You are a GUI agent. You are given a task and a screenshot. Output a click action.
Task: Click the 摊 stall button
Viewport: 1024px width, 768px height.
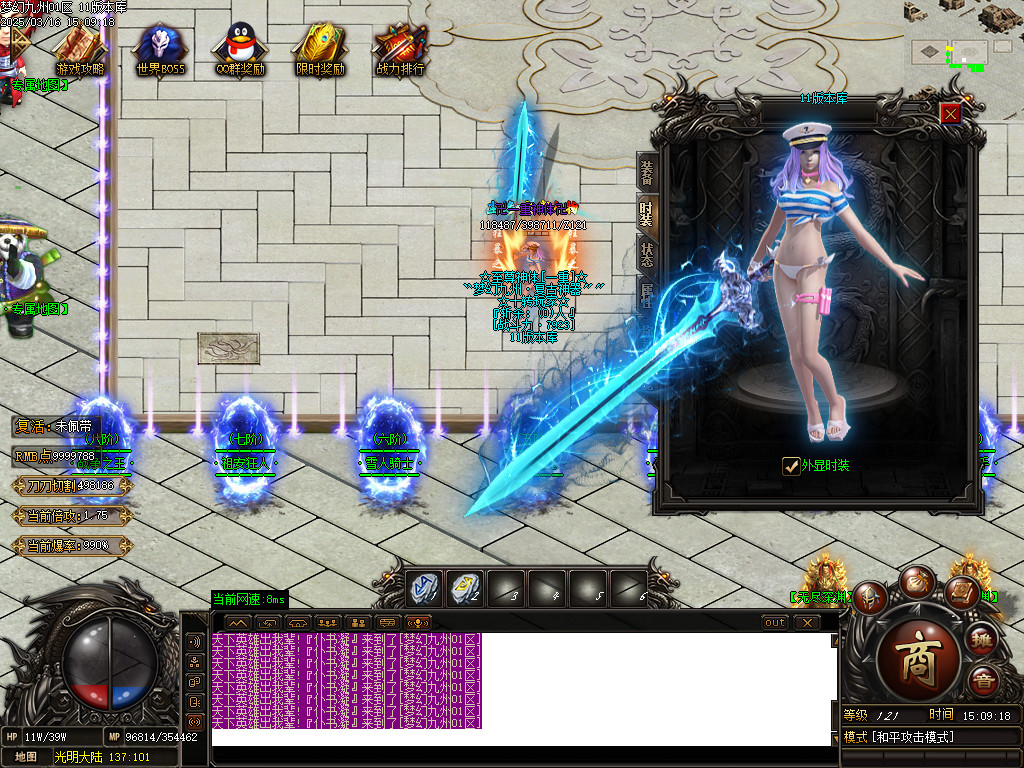pos(982,641)
